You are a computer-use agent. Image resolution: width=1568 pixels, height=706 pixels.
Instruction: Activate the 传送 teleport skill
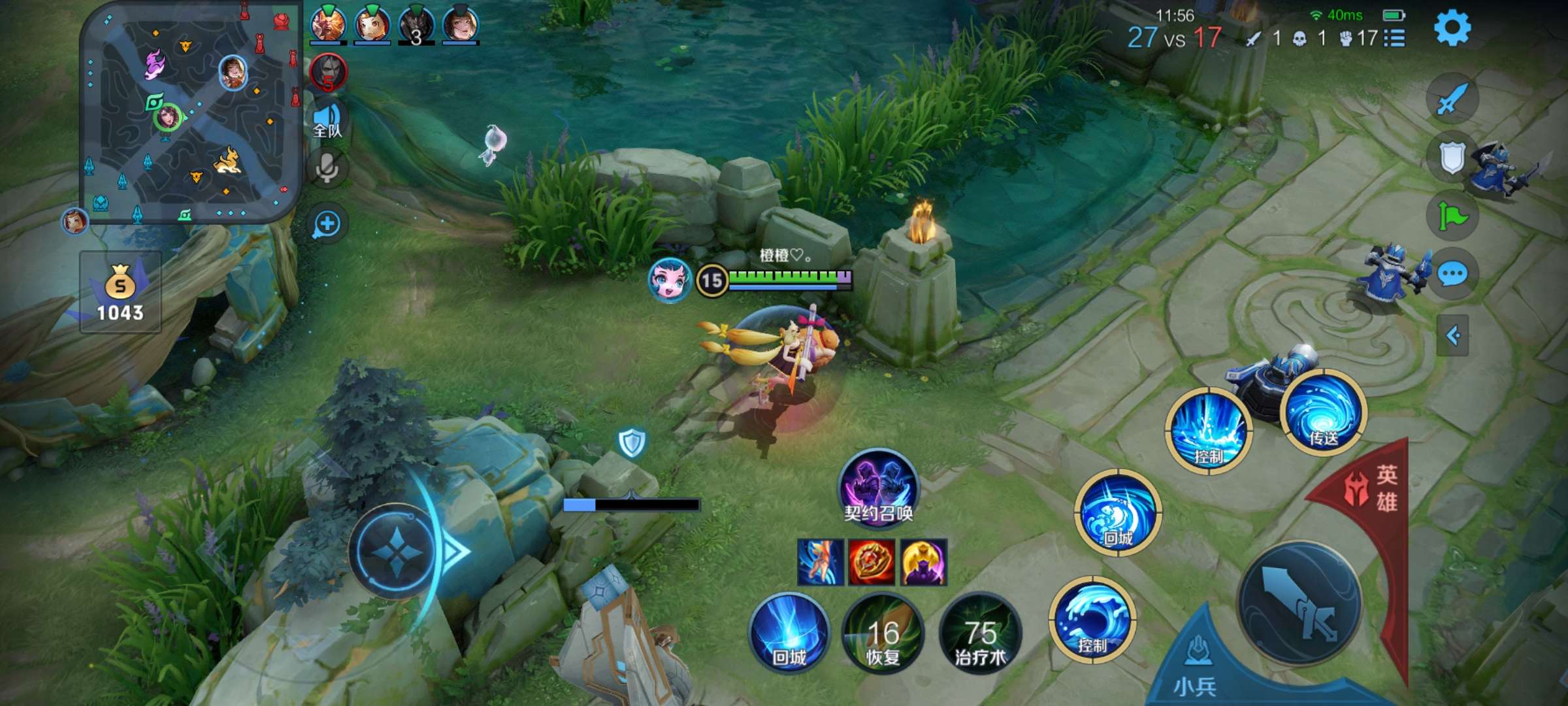(1324, 413)
